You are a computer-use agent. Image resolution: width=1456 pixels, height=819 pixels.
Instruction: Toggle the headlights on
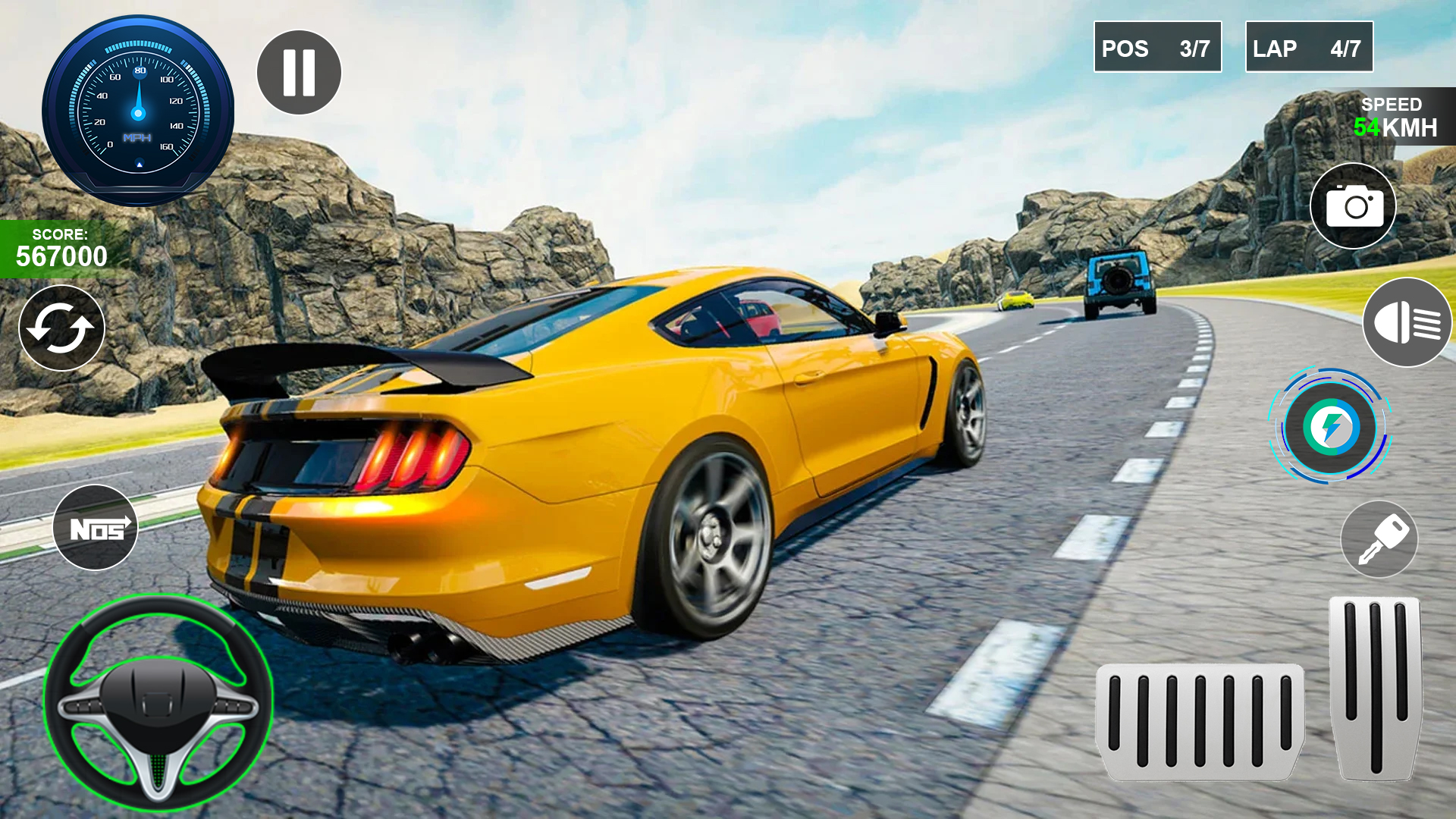click(x=1407, y=323)
